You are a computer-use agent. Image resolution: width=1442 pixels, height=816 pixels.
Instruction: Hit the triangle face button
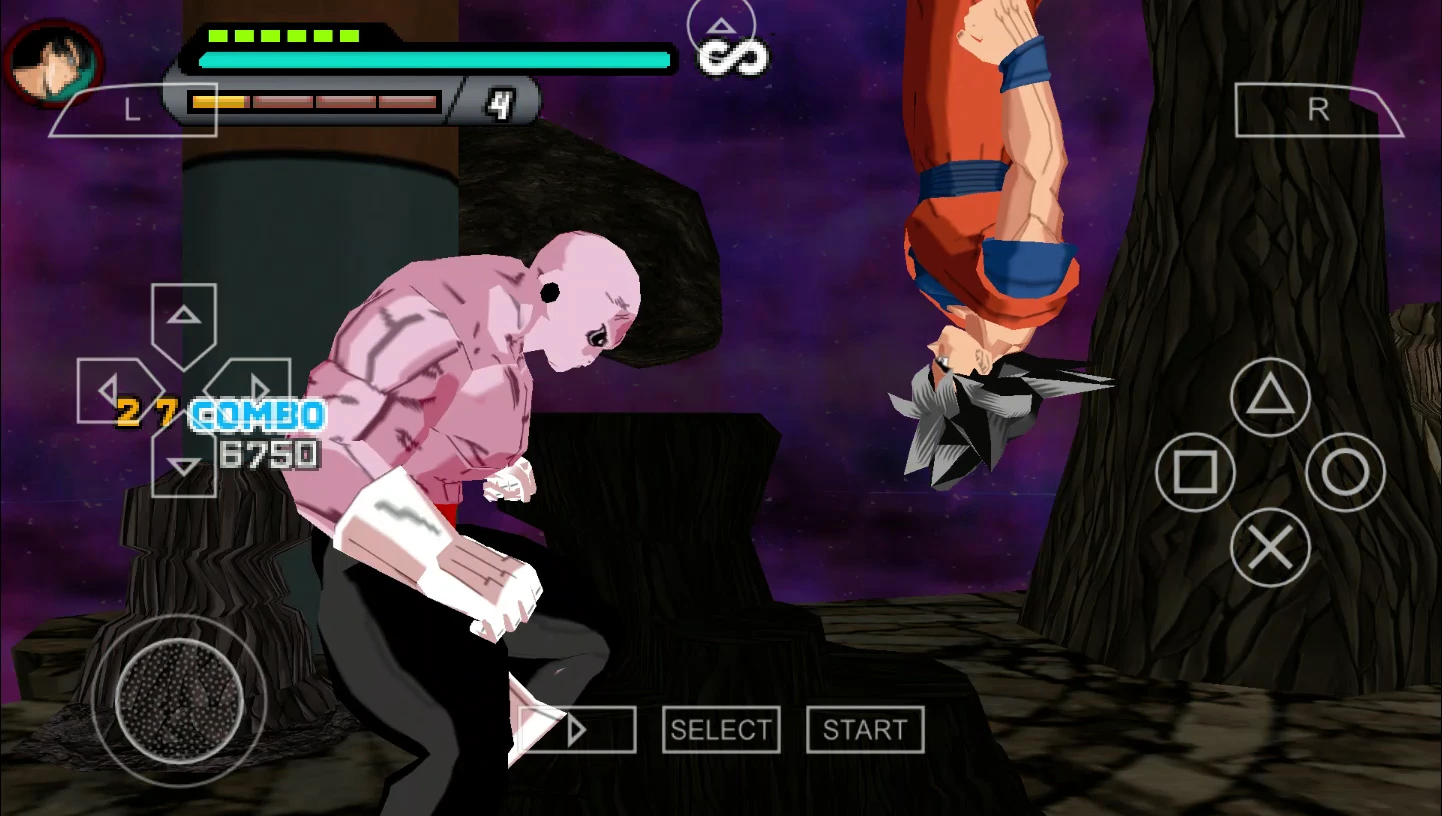pos(1270,397)
